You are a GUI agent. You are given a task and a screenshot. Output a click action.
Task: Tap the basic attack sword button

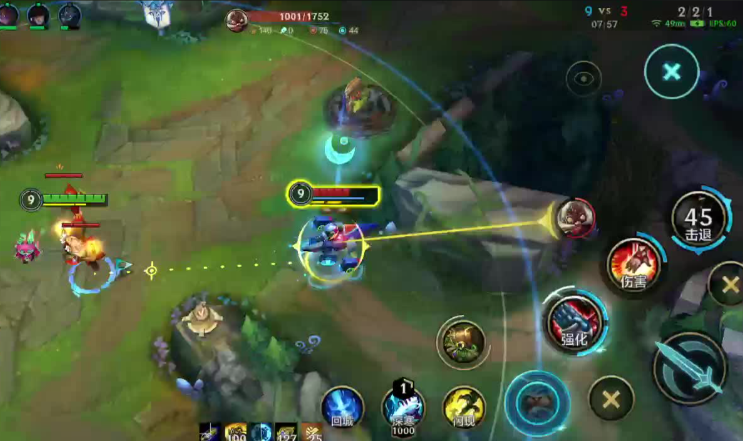point(689,369)
